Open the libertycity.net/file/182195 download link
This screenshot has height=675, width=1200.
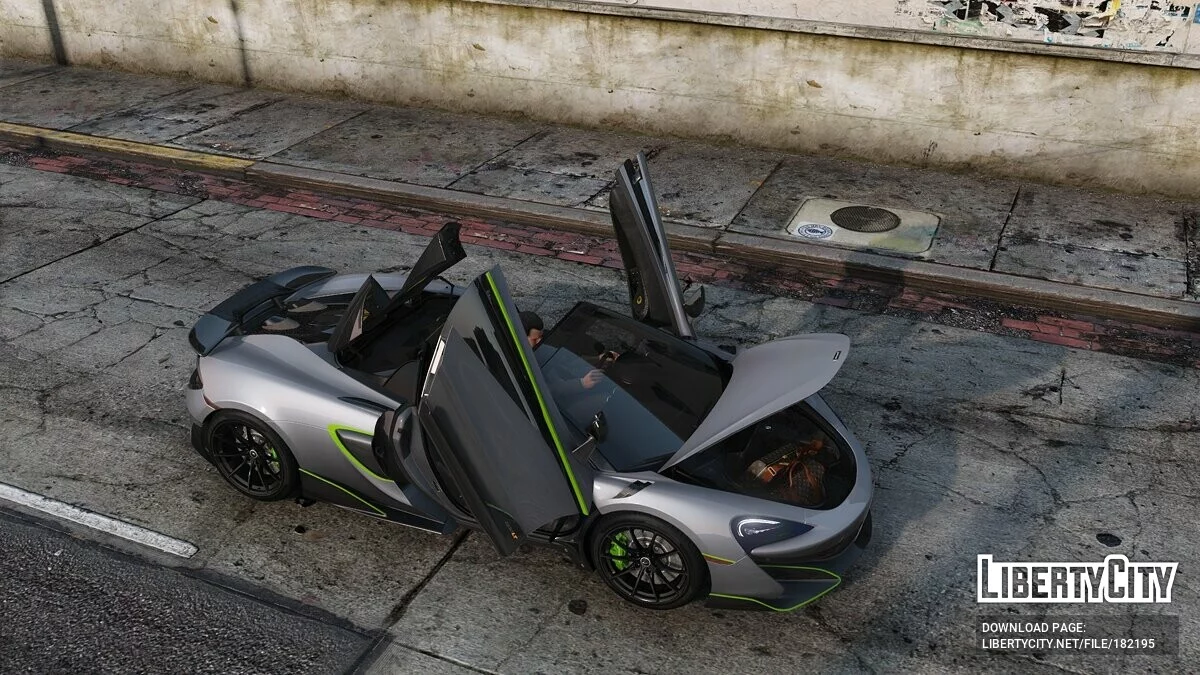(1067, 644)
